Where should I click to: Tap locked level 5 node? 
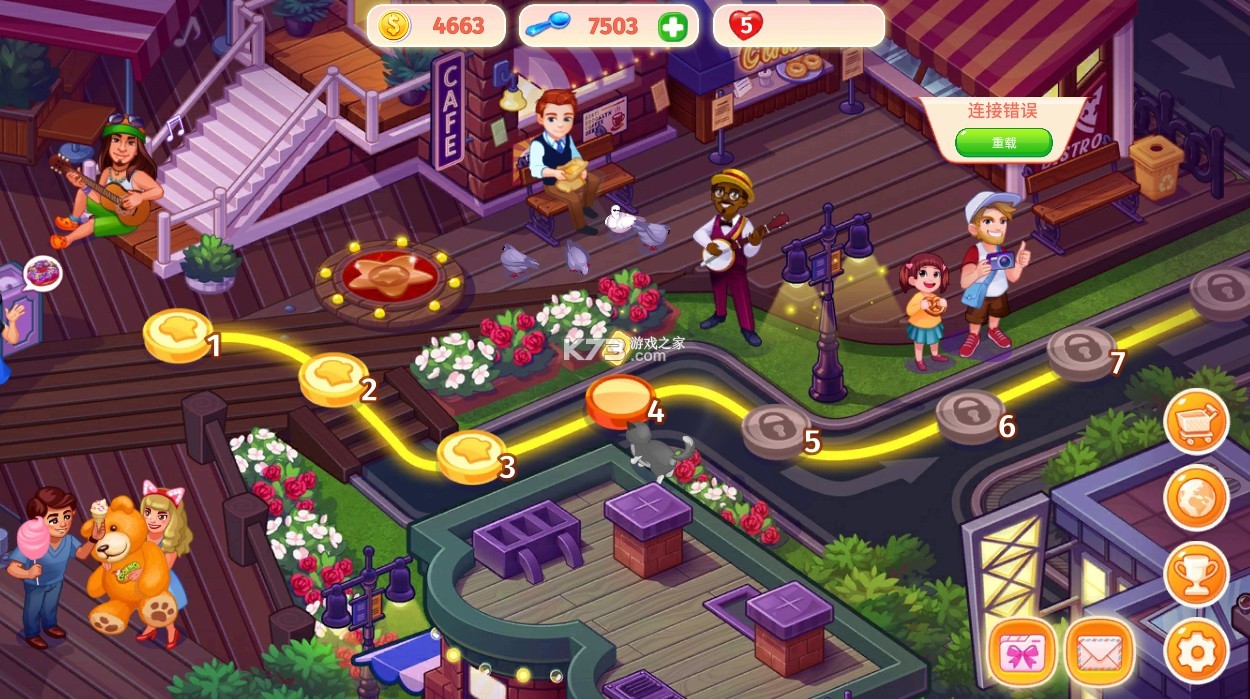tap(776, 430)
